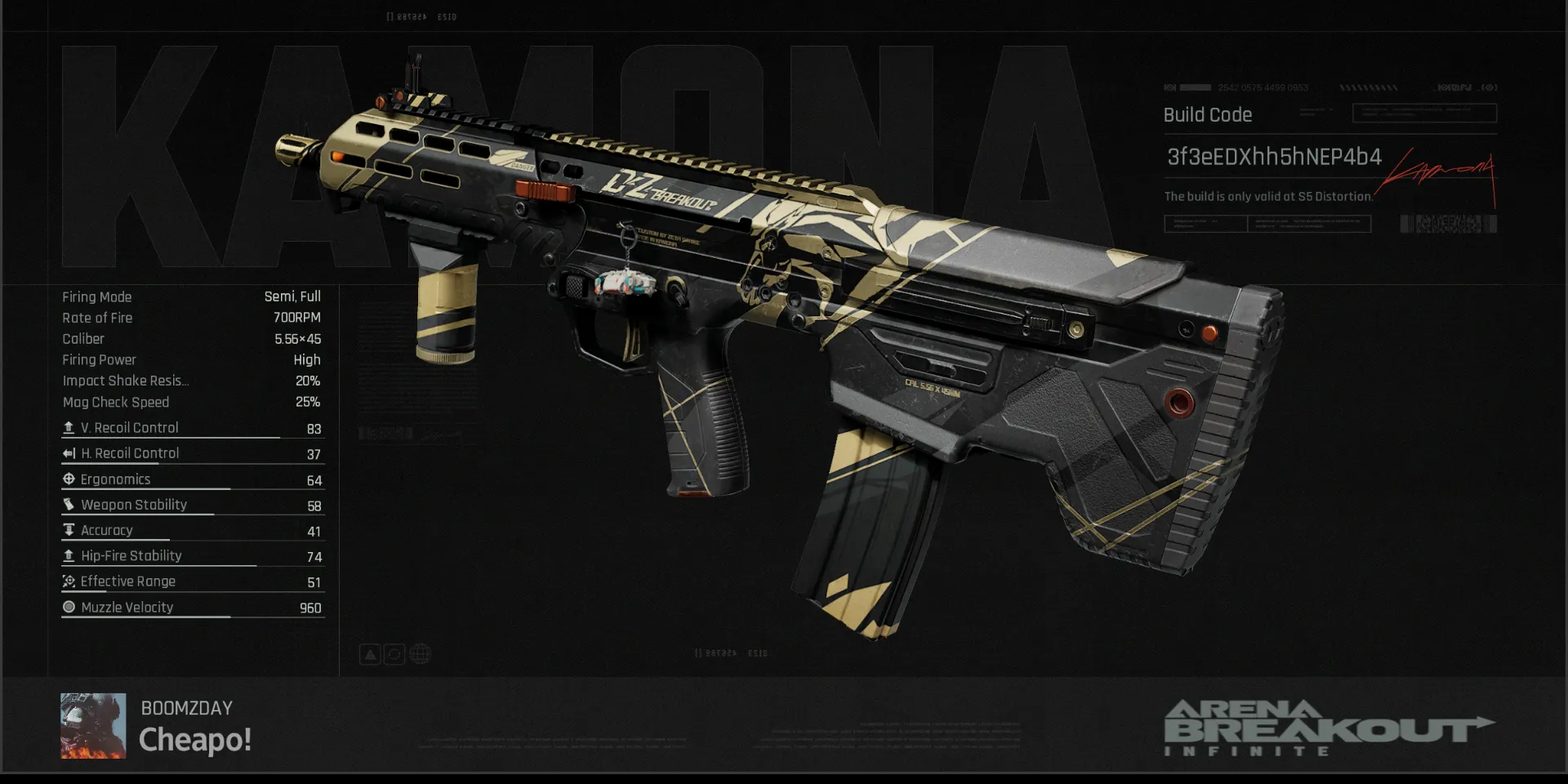Screen dimensions: 1568x784
Task: Click the warning triangle icon
Action: coord(370,654)
